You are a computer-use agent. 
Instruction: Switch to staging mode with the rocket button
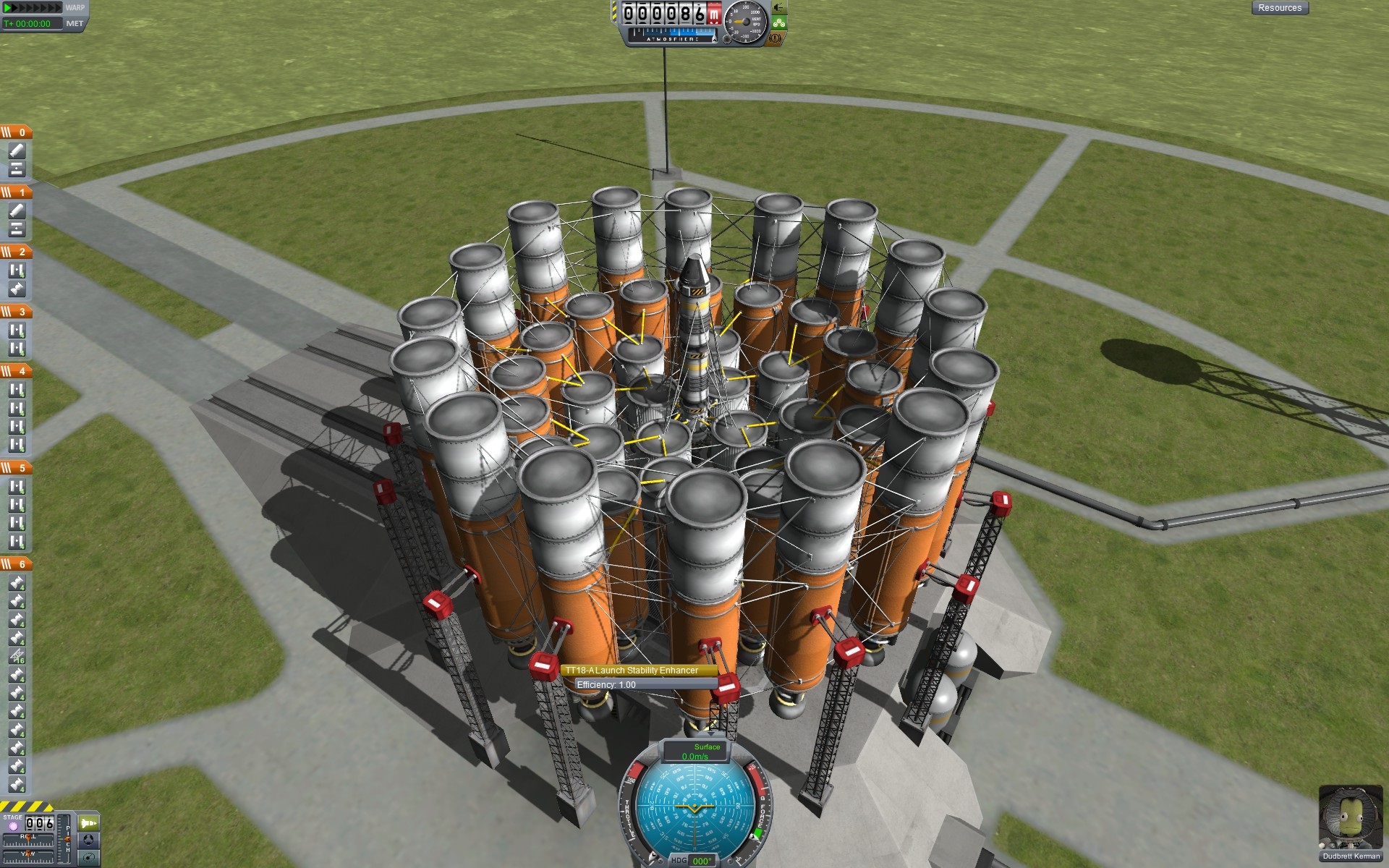pos(88,823)
